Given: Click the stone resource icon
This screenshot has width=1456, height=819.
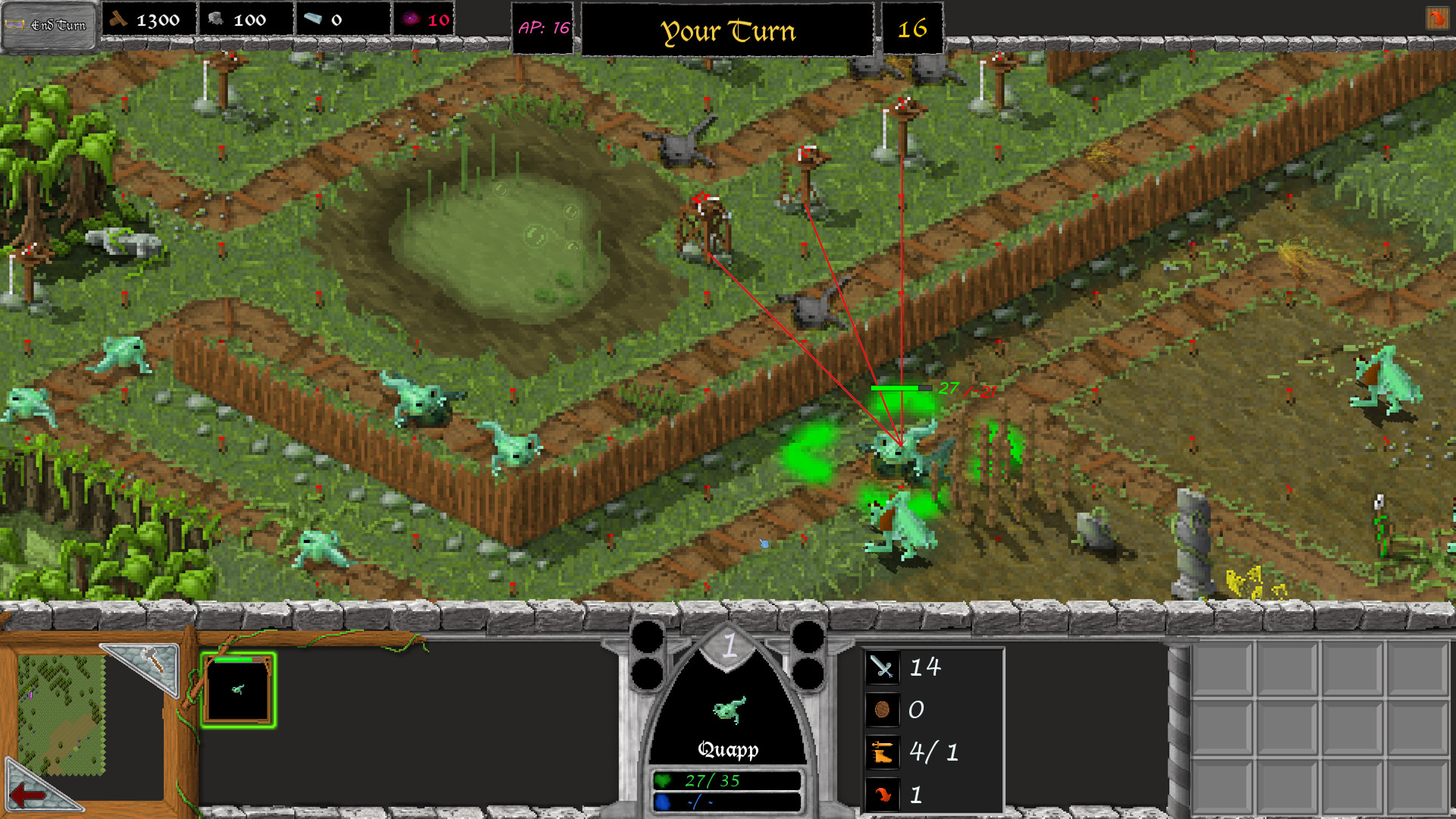Looking at the screenshot, I should pyautogui.click(x=214, y=20).
